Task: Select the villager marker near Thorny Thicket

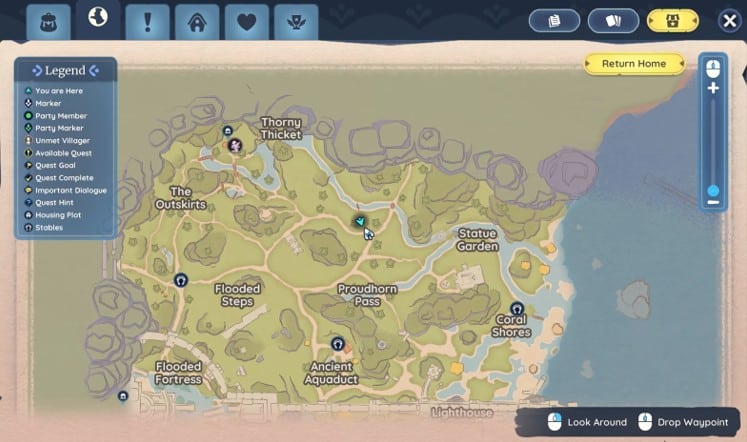Action: [x=236, y=147]
